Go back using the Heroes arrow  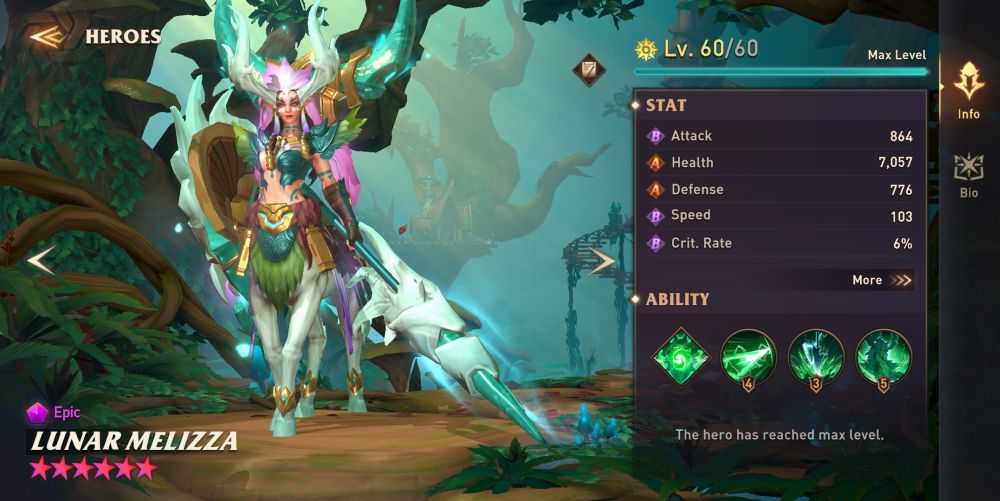[x=46, y=37]
